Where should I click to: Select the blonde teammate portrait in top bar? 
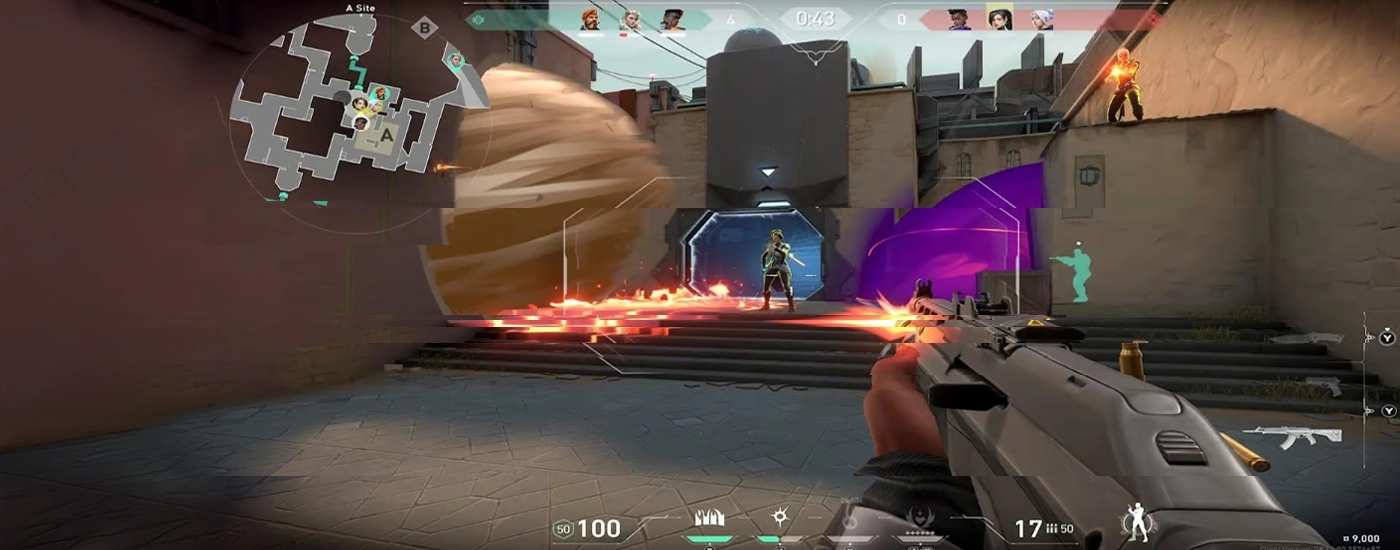[x=630, y=20]
